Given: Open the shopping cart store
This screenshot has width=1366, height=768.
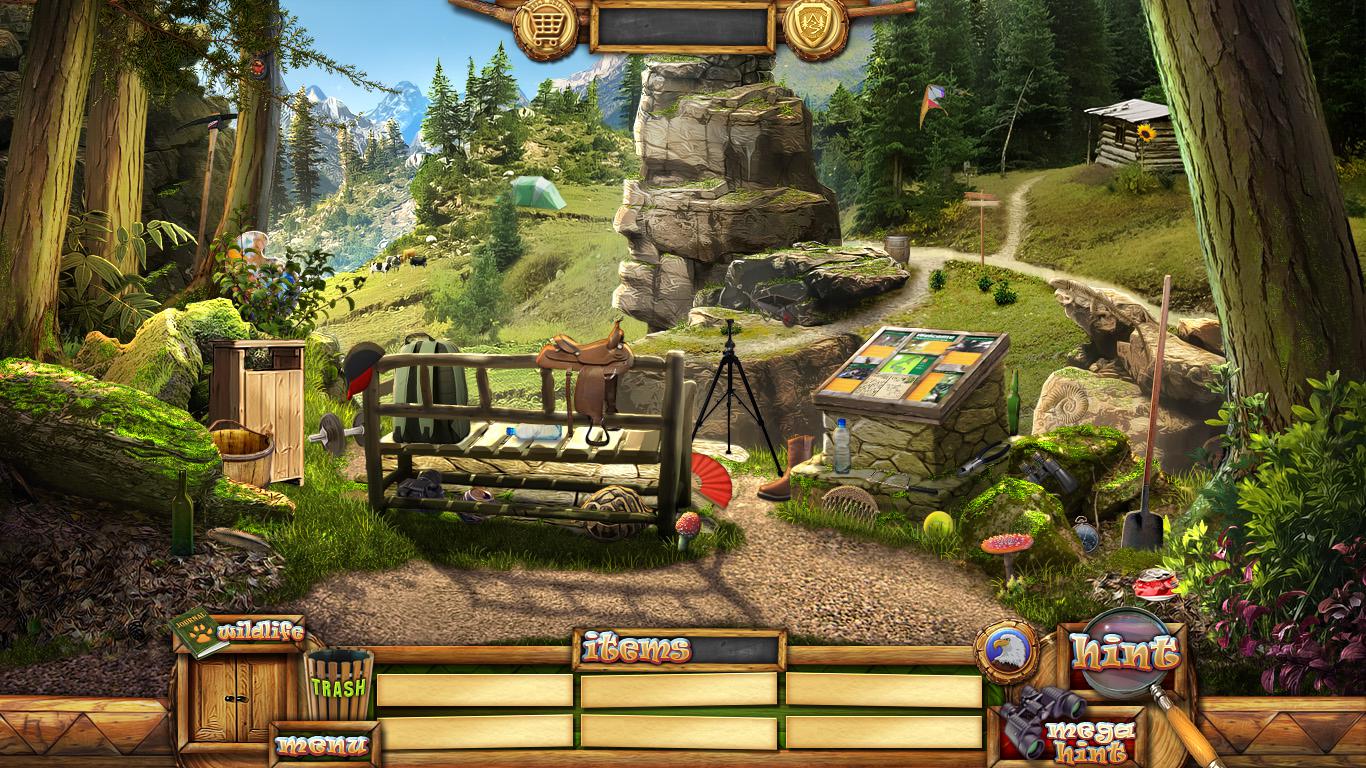Looking at the screenshot, I should pos(545,27).
